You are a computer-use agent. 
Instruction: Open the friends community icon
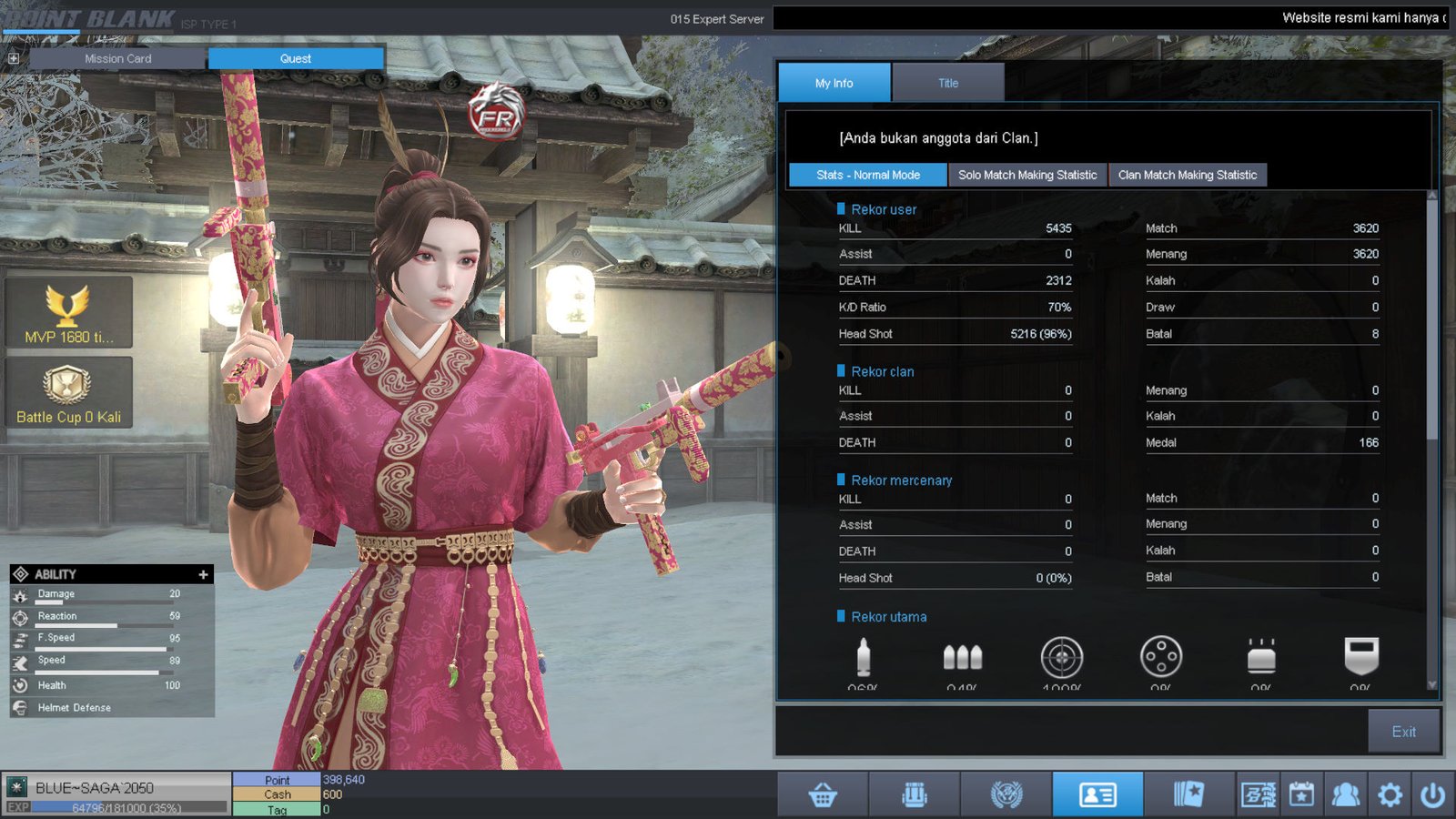tap(1346, 794)
